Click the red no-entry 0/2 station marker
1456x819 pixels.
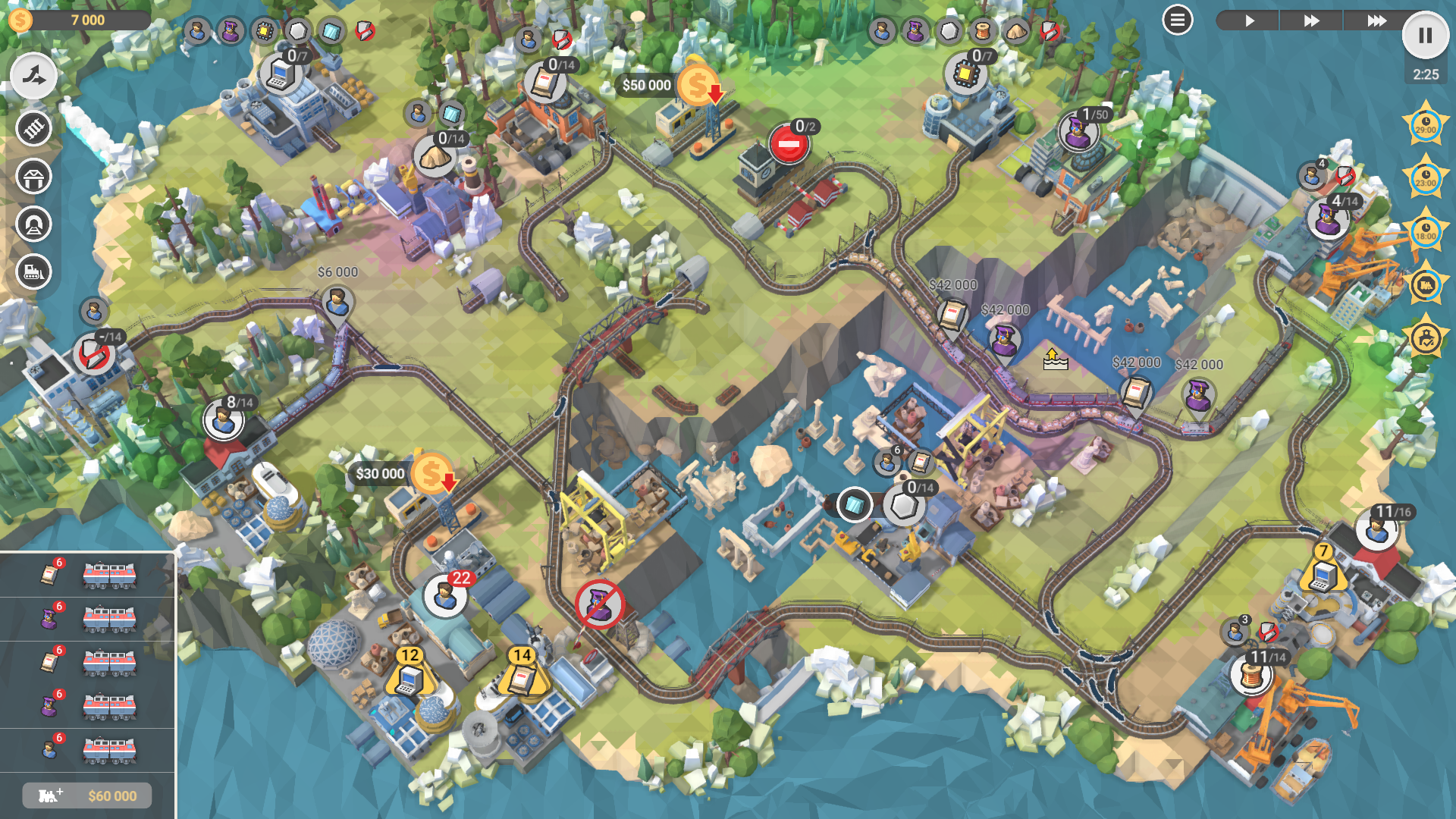coord(788,143)
